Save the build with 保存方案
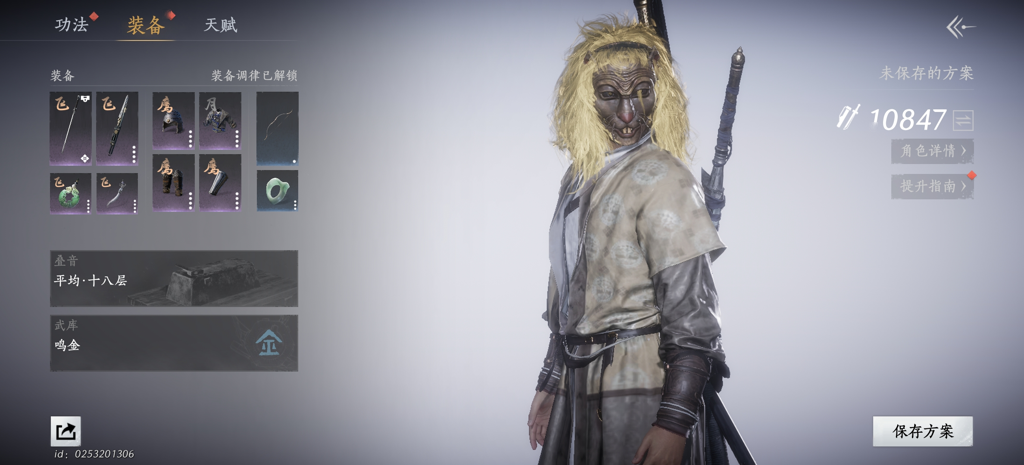The image size is (1024, 465). pyautogui.click(x=922, y=431)
